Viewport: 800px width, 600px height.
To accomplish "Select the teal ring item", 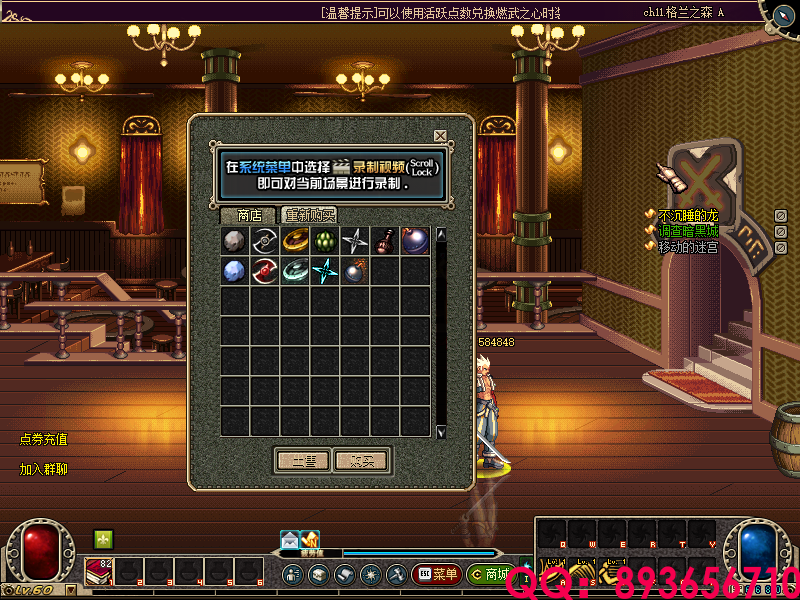I will coord(295,271).
